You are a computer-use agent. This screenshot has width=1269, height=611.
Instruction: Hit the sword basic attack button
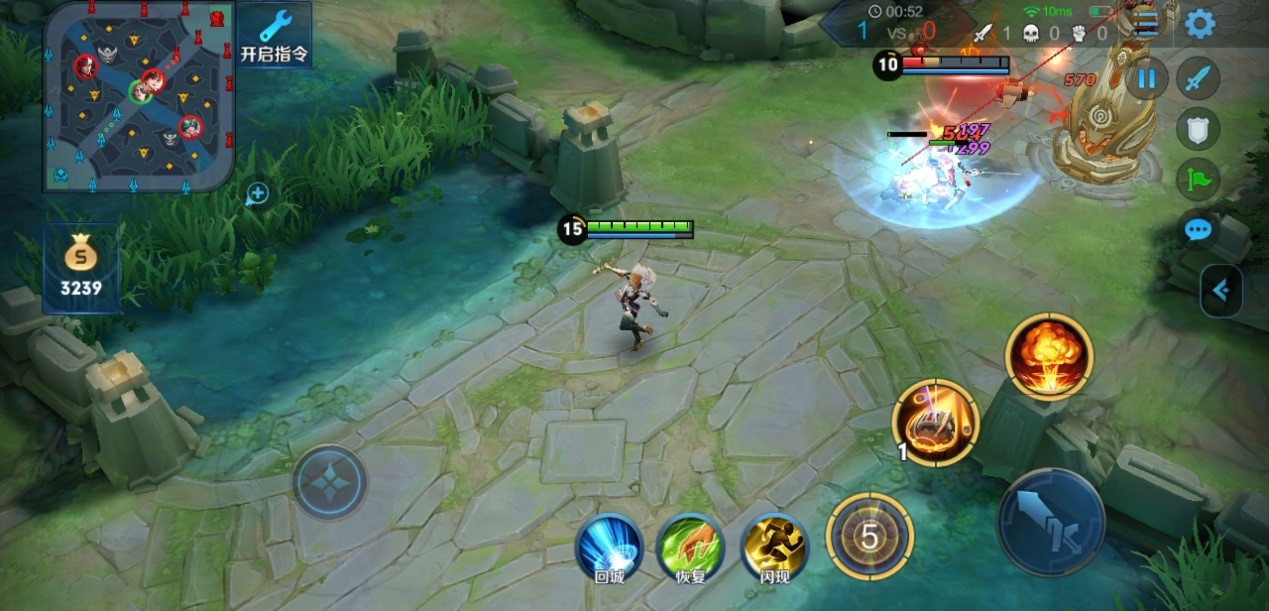tap(1050, 520)
